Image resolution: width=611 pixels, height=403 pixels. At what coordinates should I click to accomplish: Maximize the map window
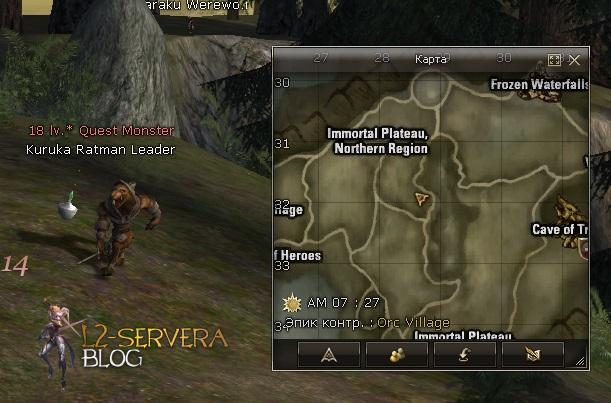click(x=556, y=60)
